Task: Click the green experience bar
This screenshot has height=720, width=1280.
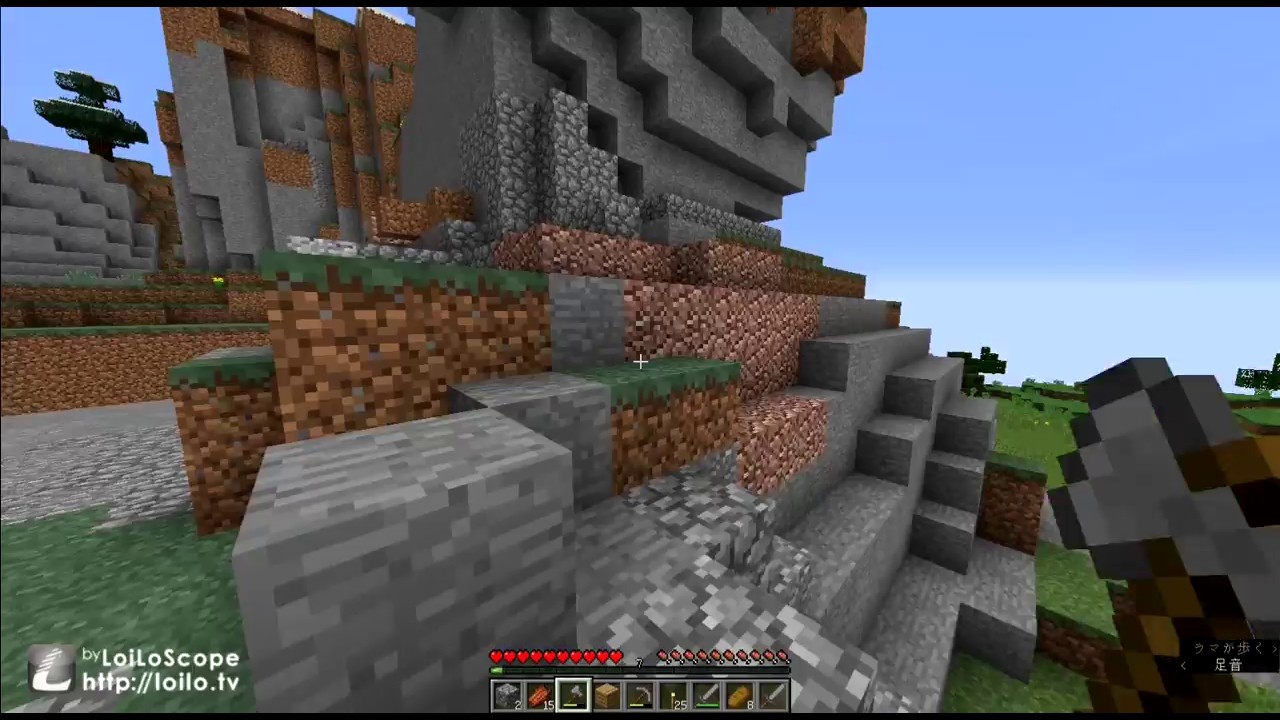Action: 497,670
